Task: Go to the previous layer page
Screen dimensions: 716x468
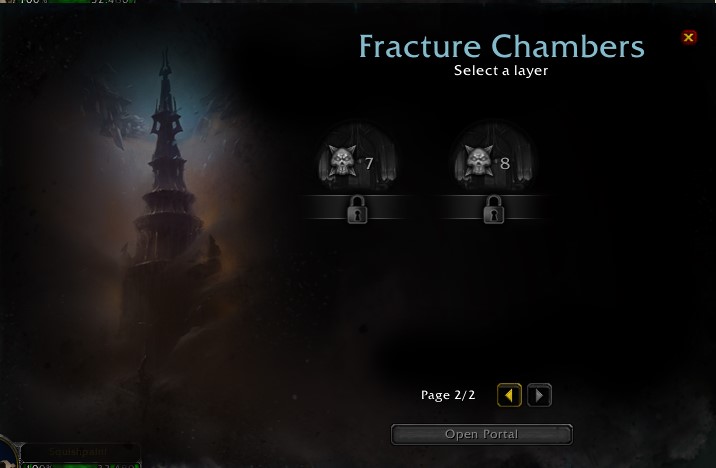Action: (x=509, y=395)
